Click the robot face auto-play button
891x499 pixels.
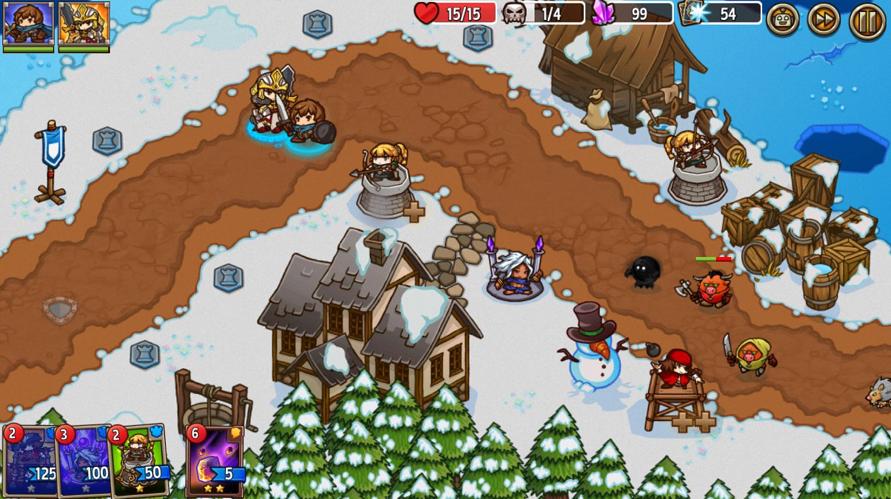[x=782, y=19]
